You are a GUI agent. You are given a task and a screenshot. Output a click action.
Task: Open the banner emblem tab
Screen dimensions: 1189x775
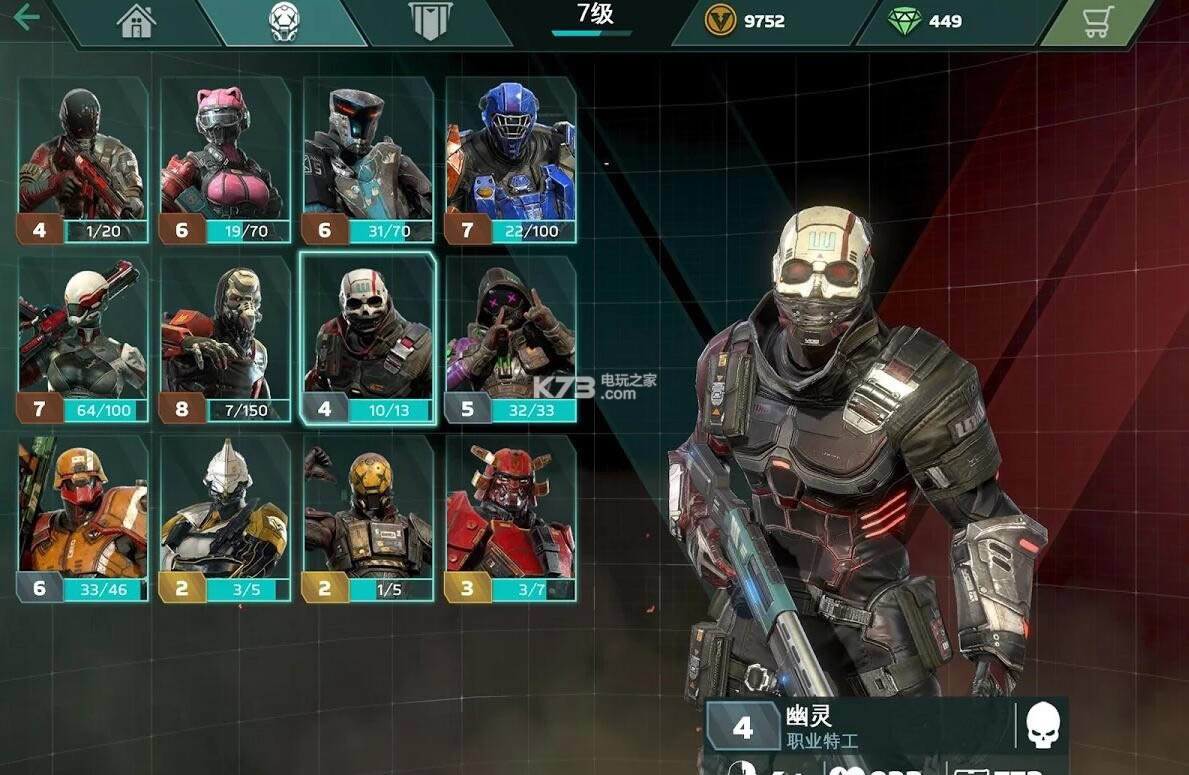(x=429, y=22)
